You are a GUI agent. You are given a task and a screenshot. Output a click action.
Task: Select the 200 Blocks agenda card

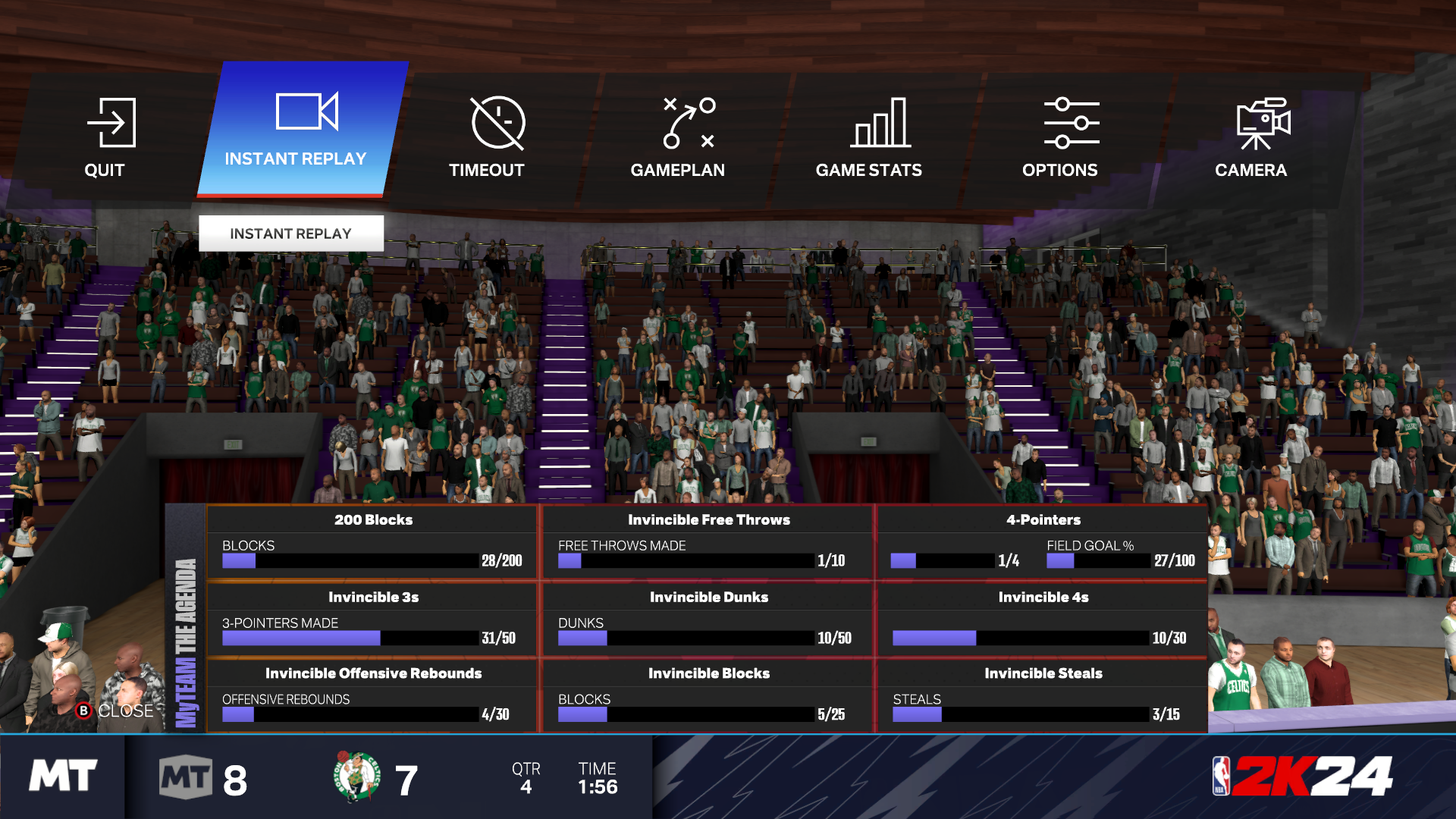pyautogui.click(x=372, y=543)
